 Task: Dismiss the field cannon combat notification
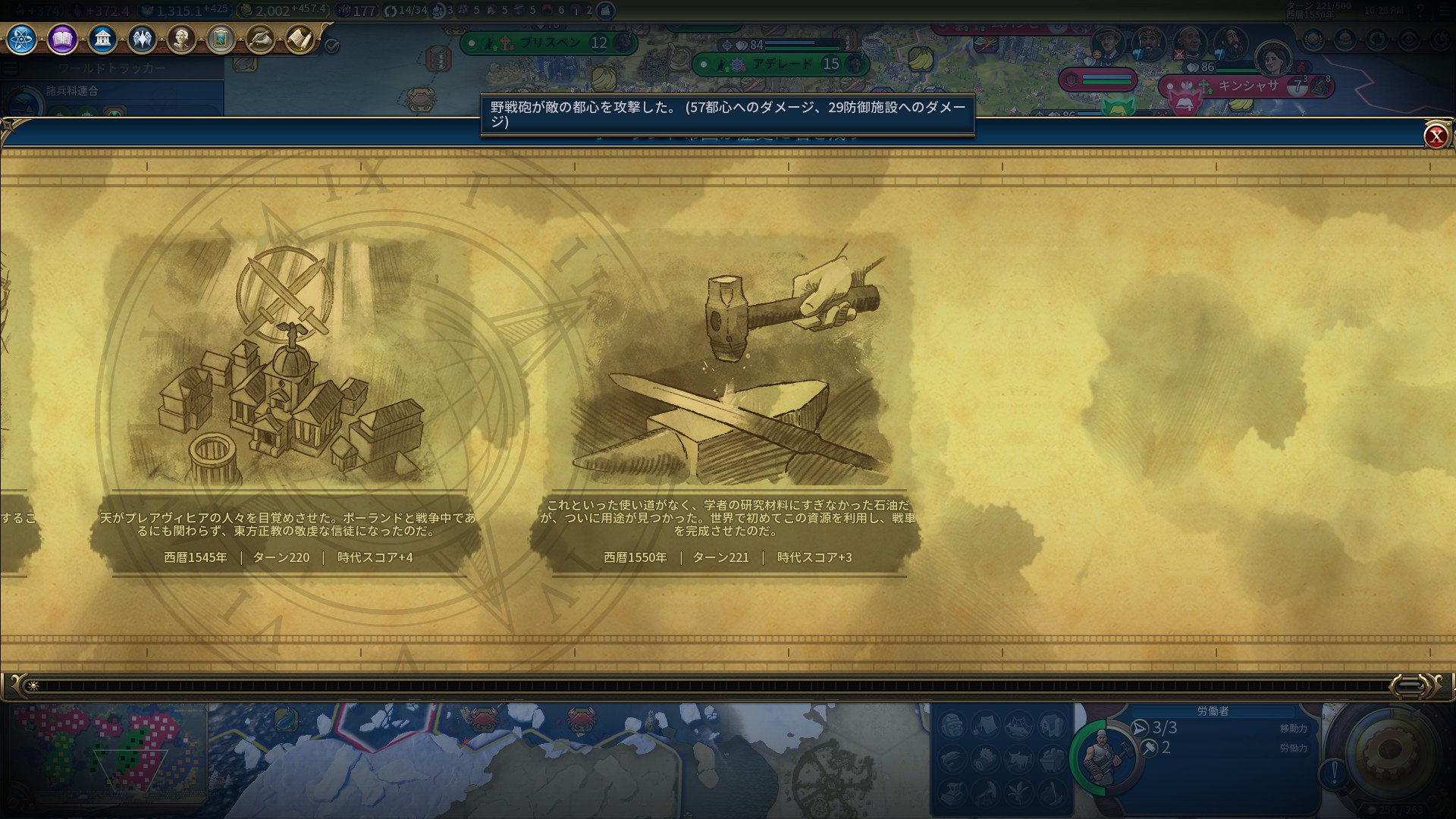click(727, 114)
